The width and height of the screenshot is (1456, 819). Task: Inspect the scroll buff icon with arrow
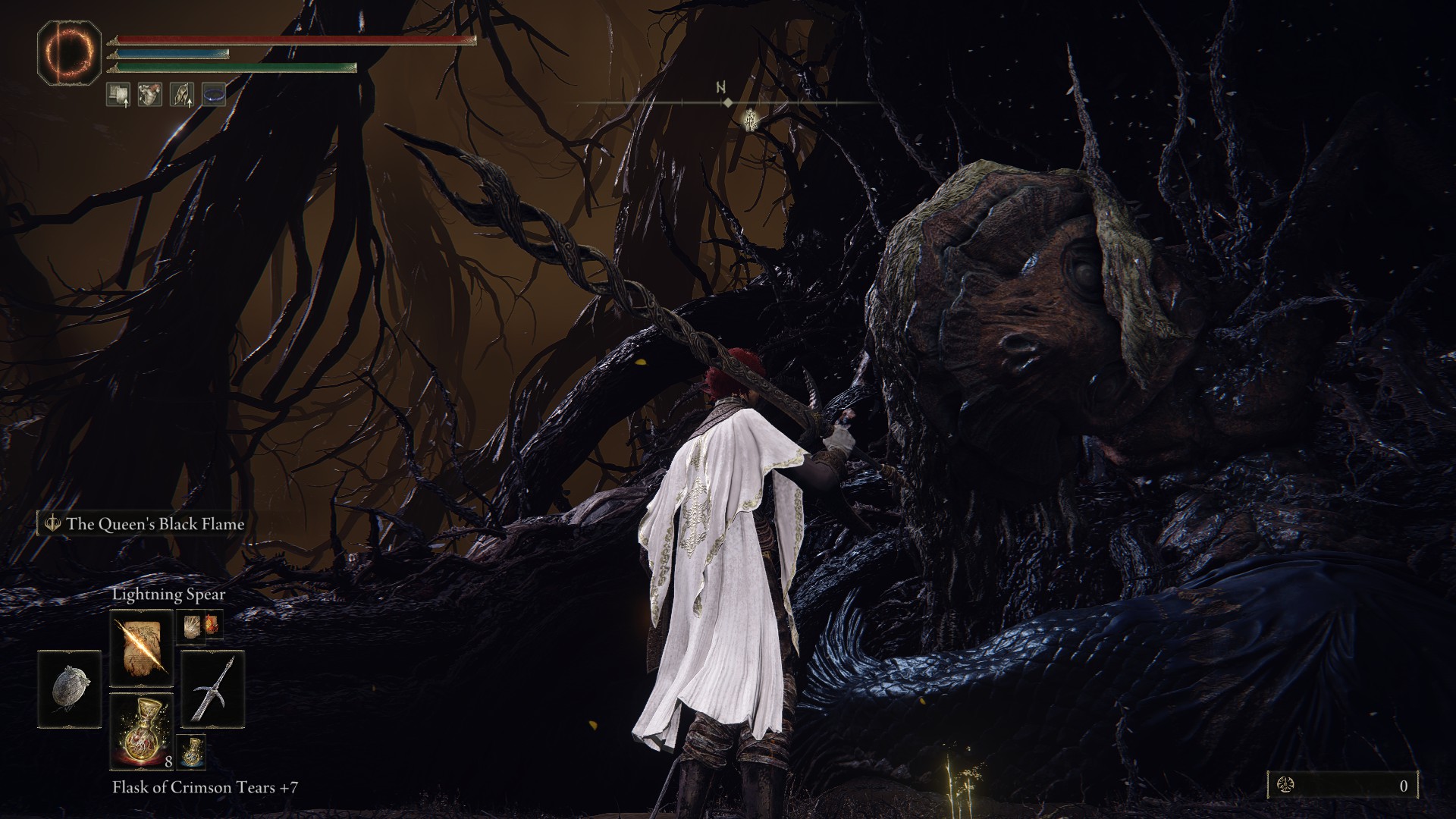point(118,94)
